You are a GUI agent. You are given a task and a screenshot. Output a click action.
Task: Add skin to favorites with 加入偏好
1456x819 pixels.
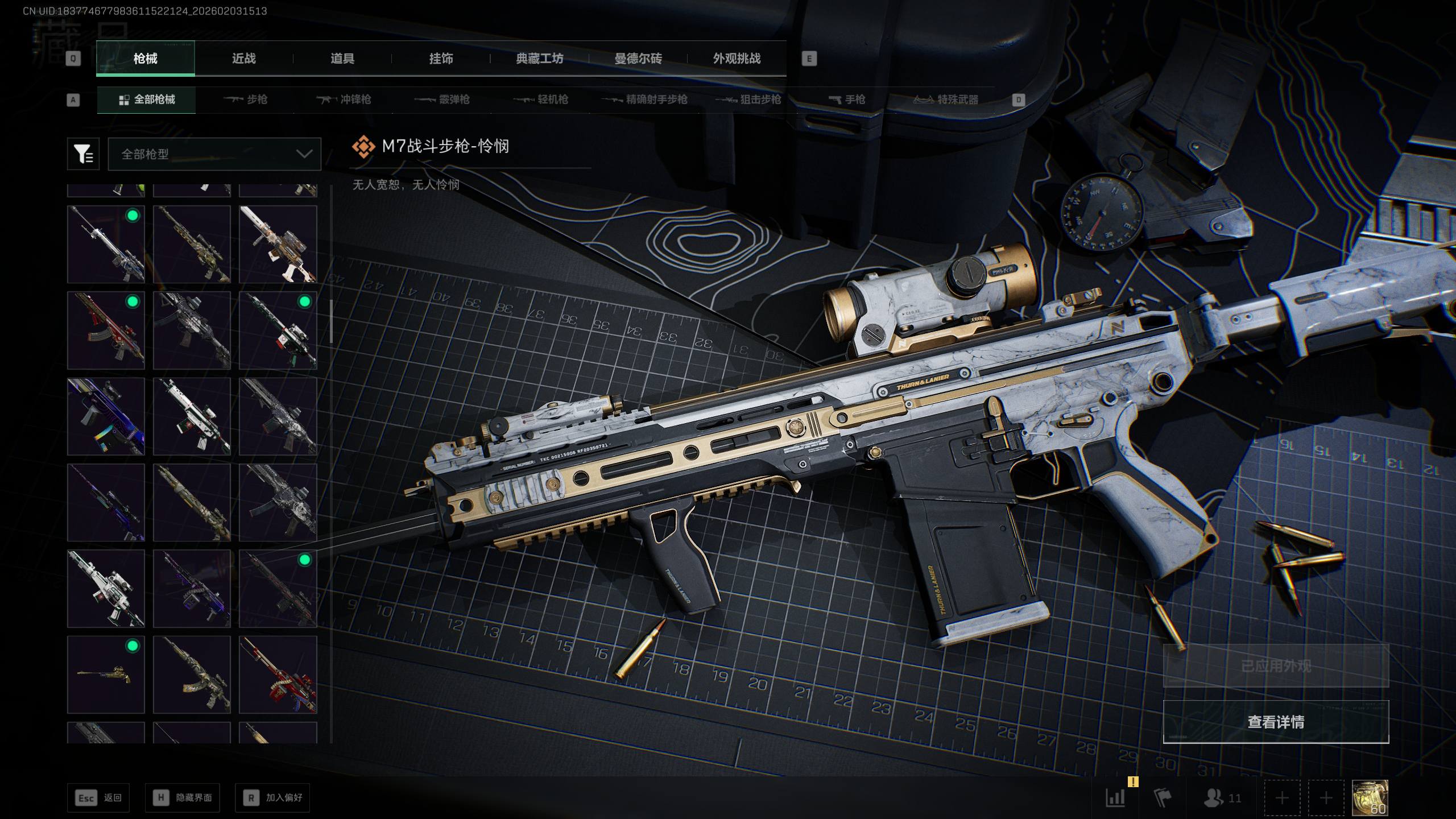(x=272, y=798)
